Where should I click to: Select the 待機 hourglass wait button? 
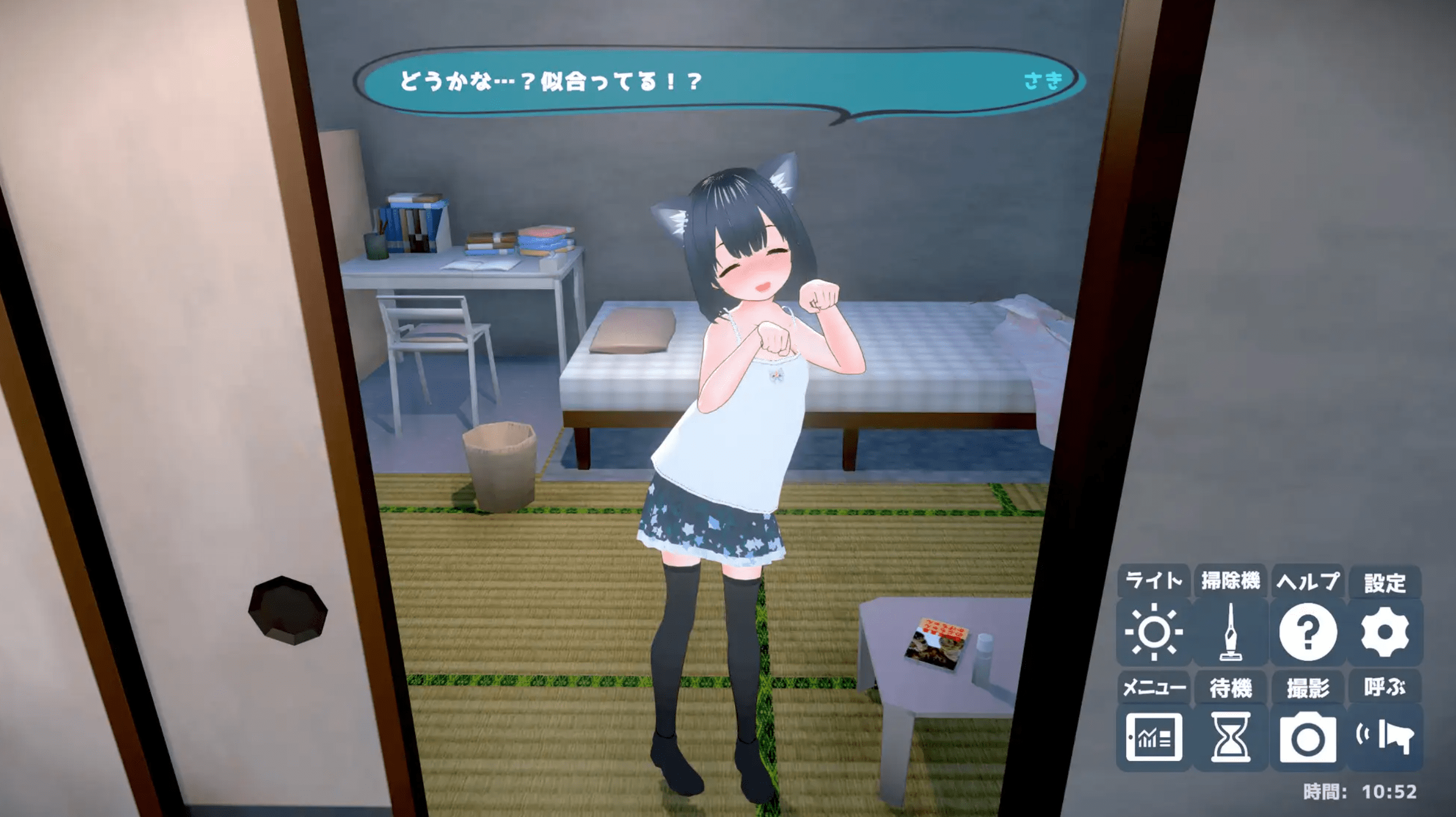1231,737
